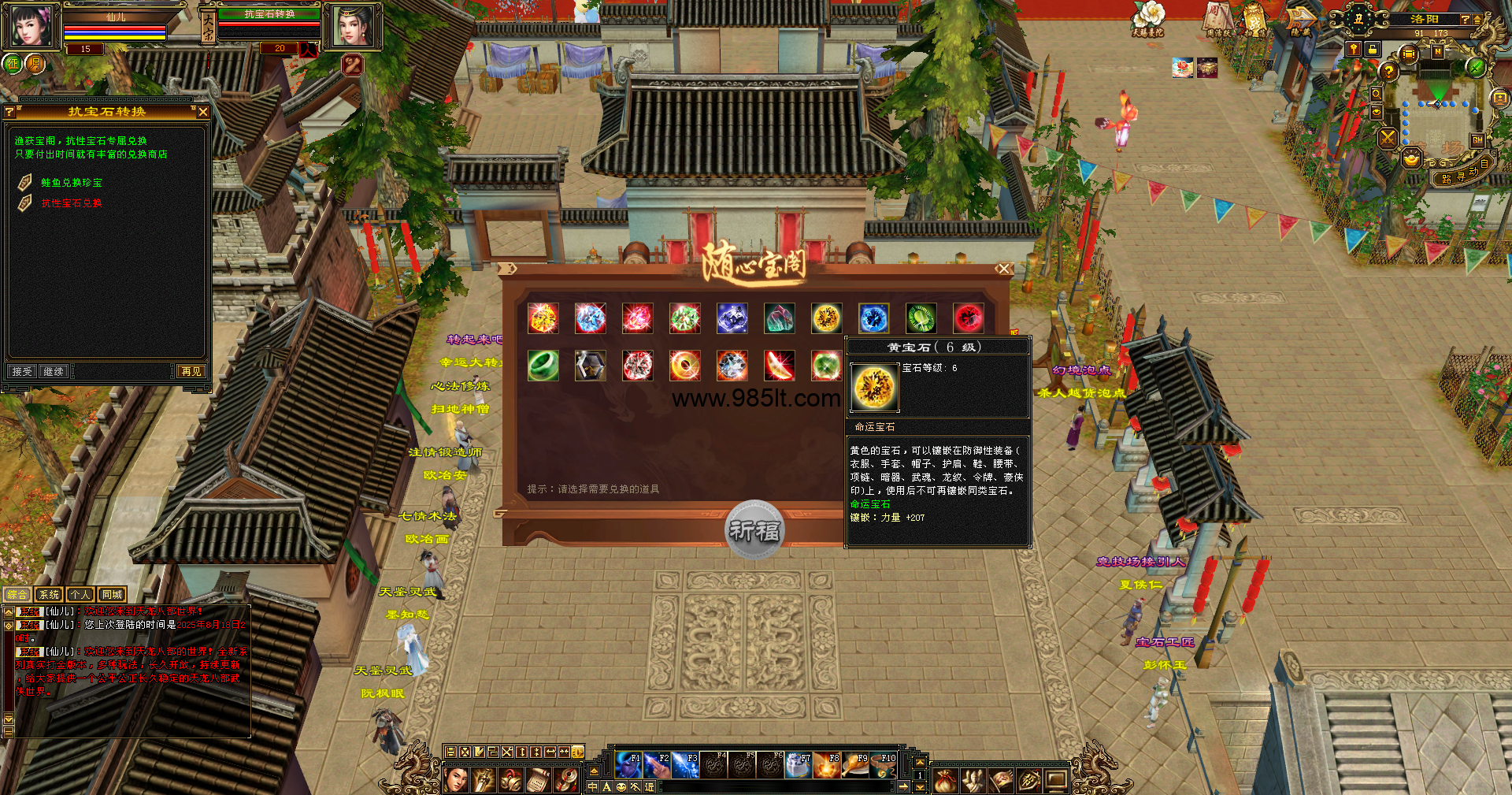Switch to the 系统 chat tab
This screenshot has width=1512, height=795.
[49, 595]
